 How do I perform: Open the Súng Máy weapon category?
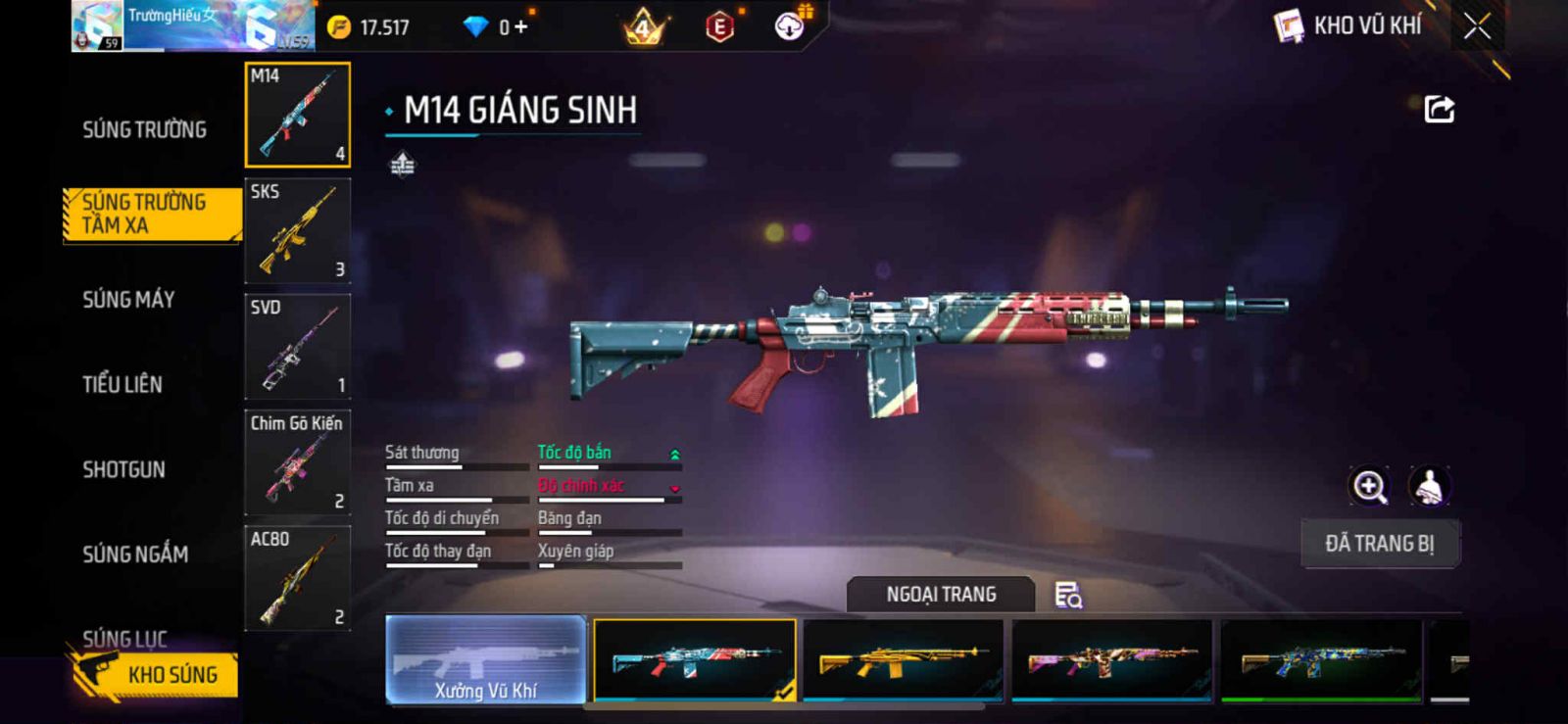click(x=128, y=300)
